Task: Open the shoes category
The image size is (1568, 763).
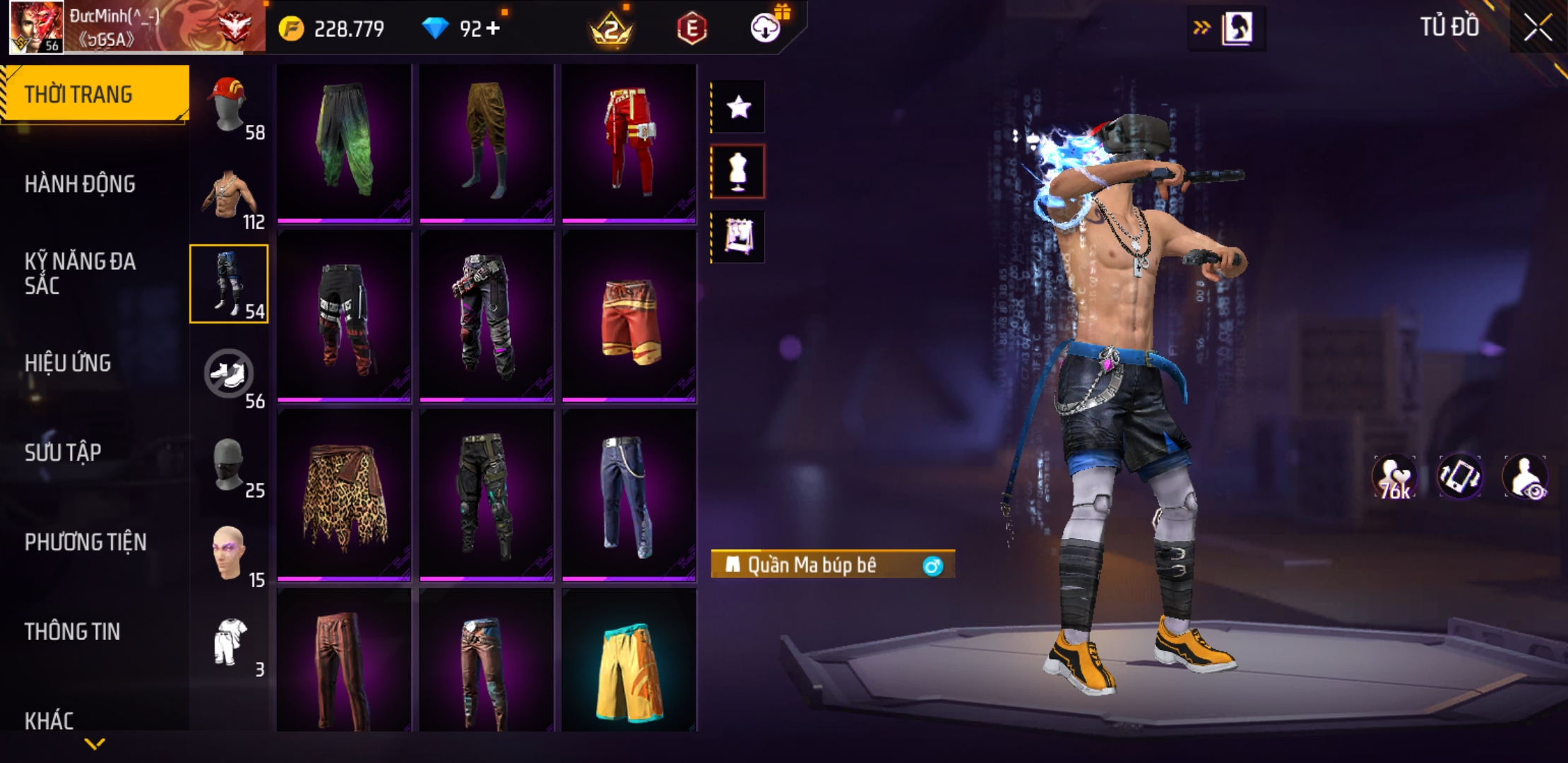Action: tap(229, 374)
